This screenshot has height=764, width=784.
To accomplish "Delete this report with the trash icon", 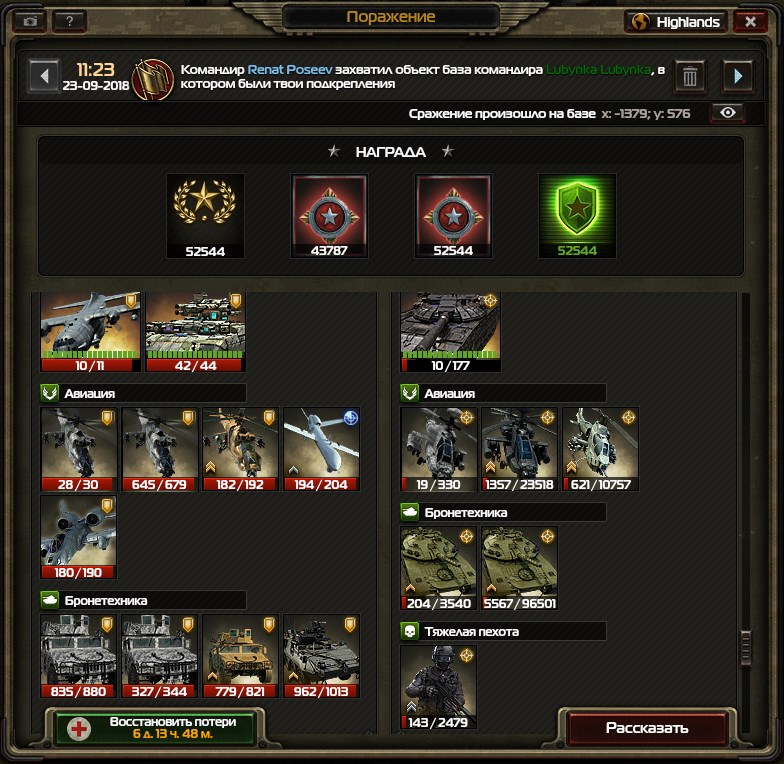I will tap(689, 76).
